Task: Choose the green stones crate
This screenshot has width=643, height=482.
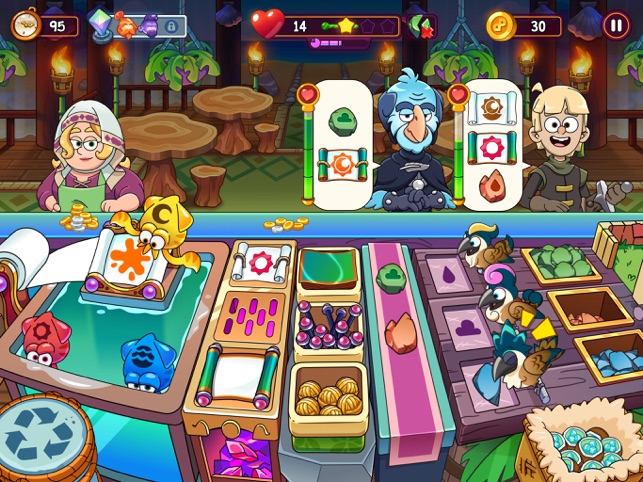Action: (561, 264)
